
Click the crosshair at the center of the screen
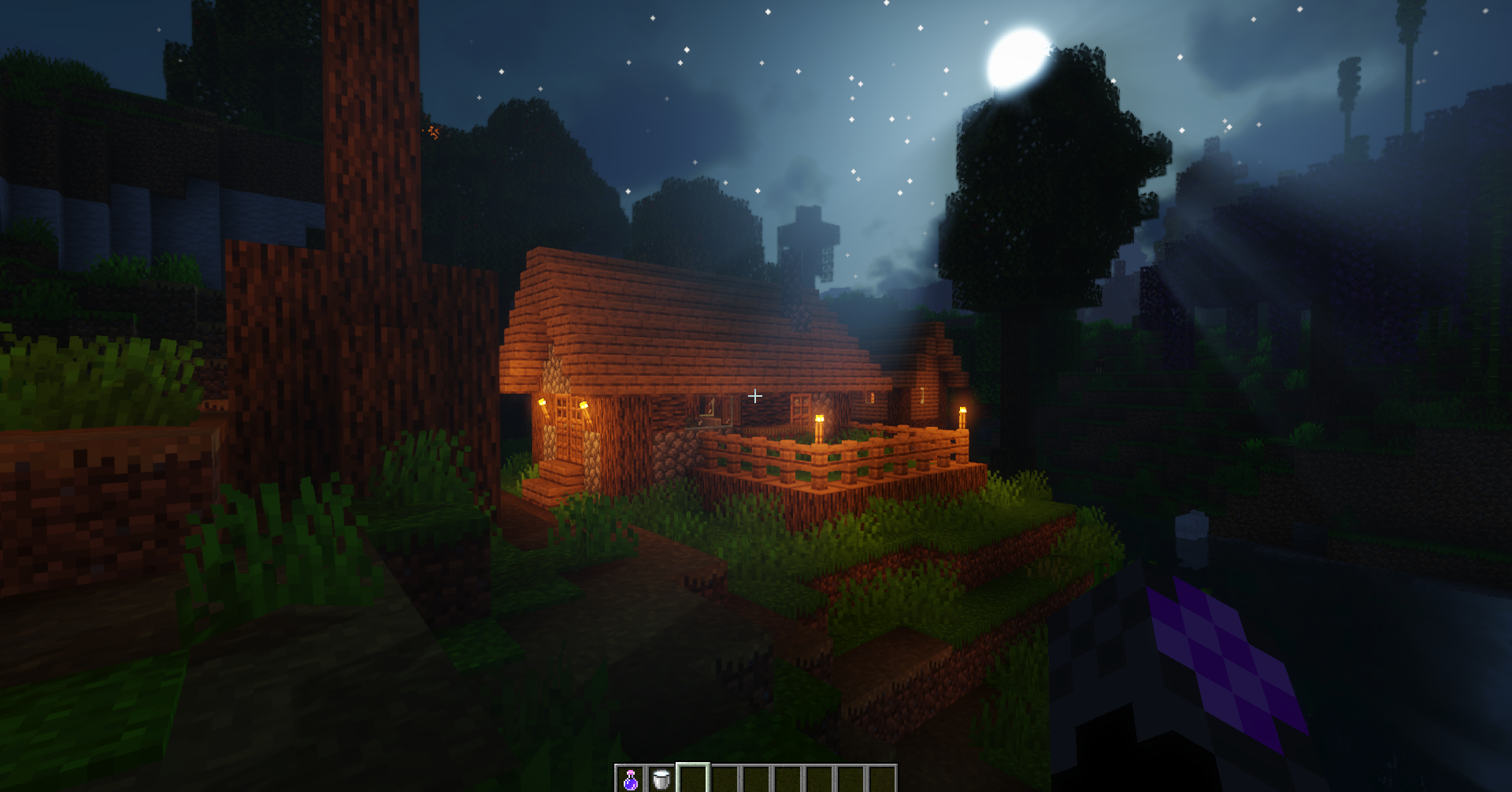(x=755, y=396)
